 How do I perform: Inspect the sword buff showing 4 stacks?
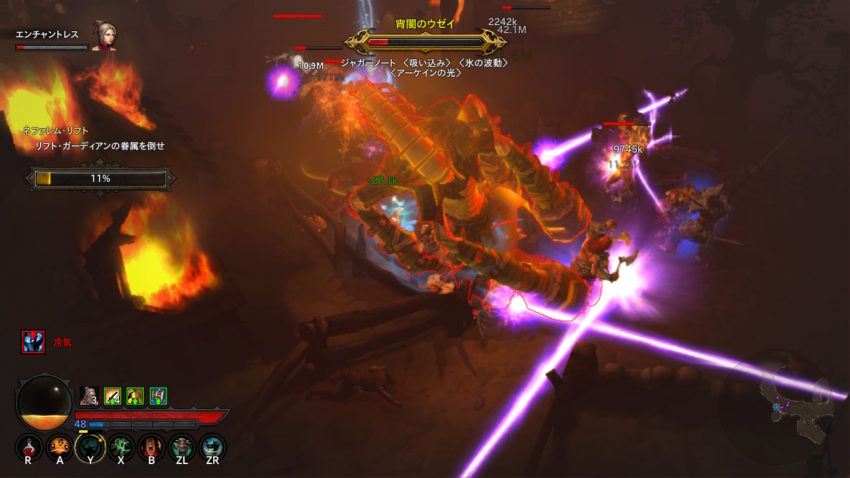pos(112,396)
